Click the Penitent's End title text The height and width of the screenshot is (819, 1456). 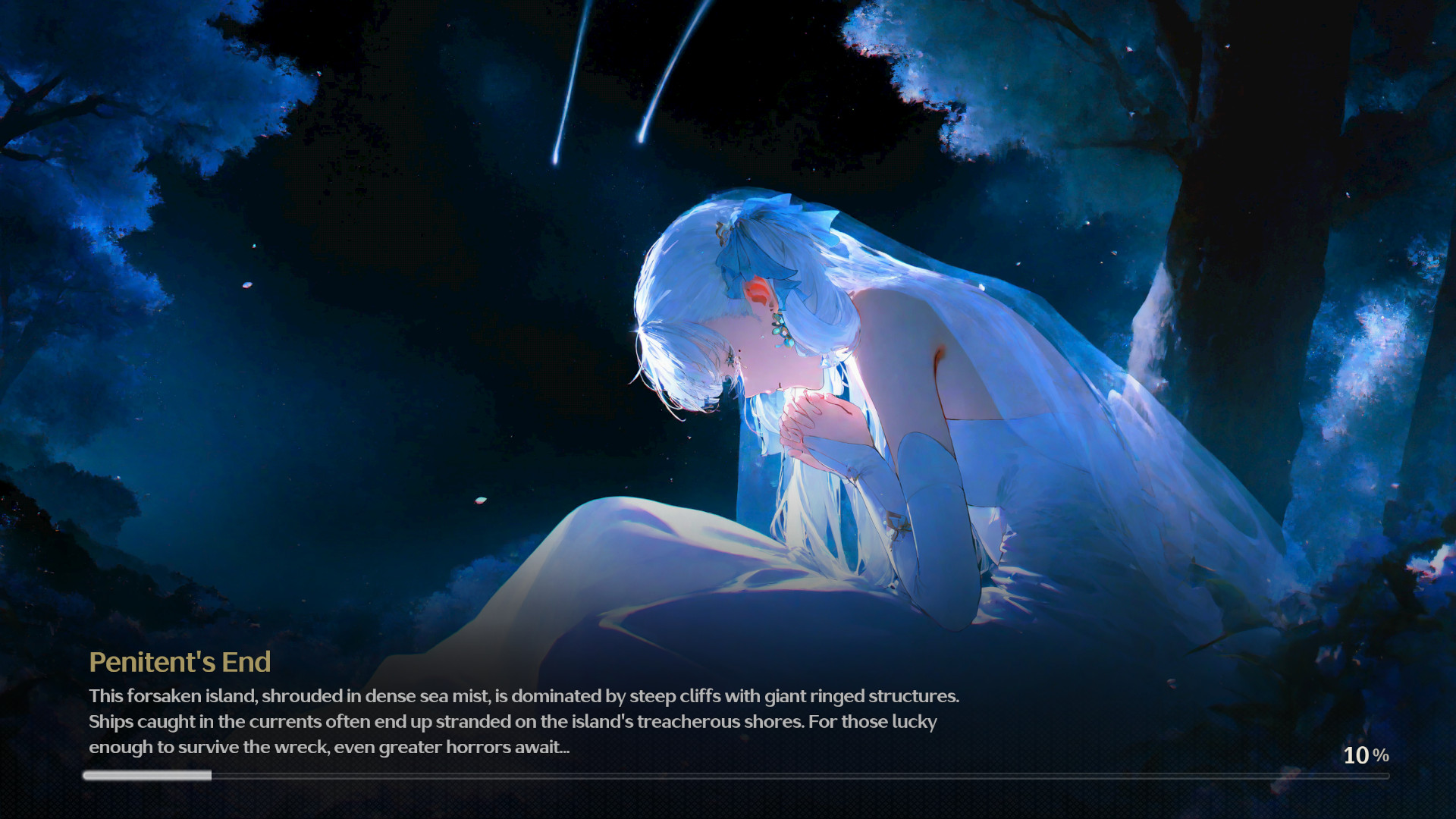(x=179, y=662)
